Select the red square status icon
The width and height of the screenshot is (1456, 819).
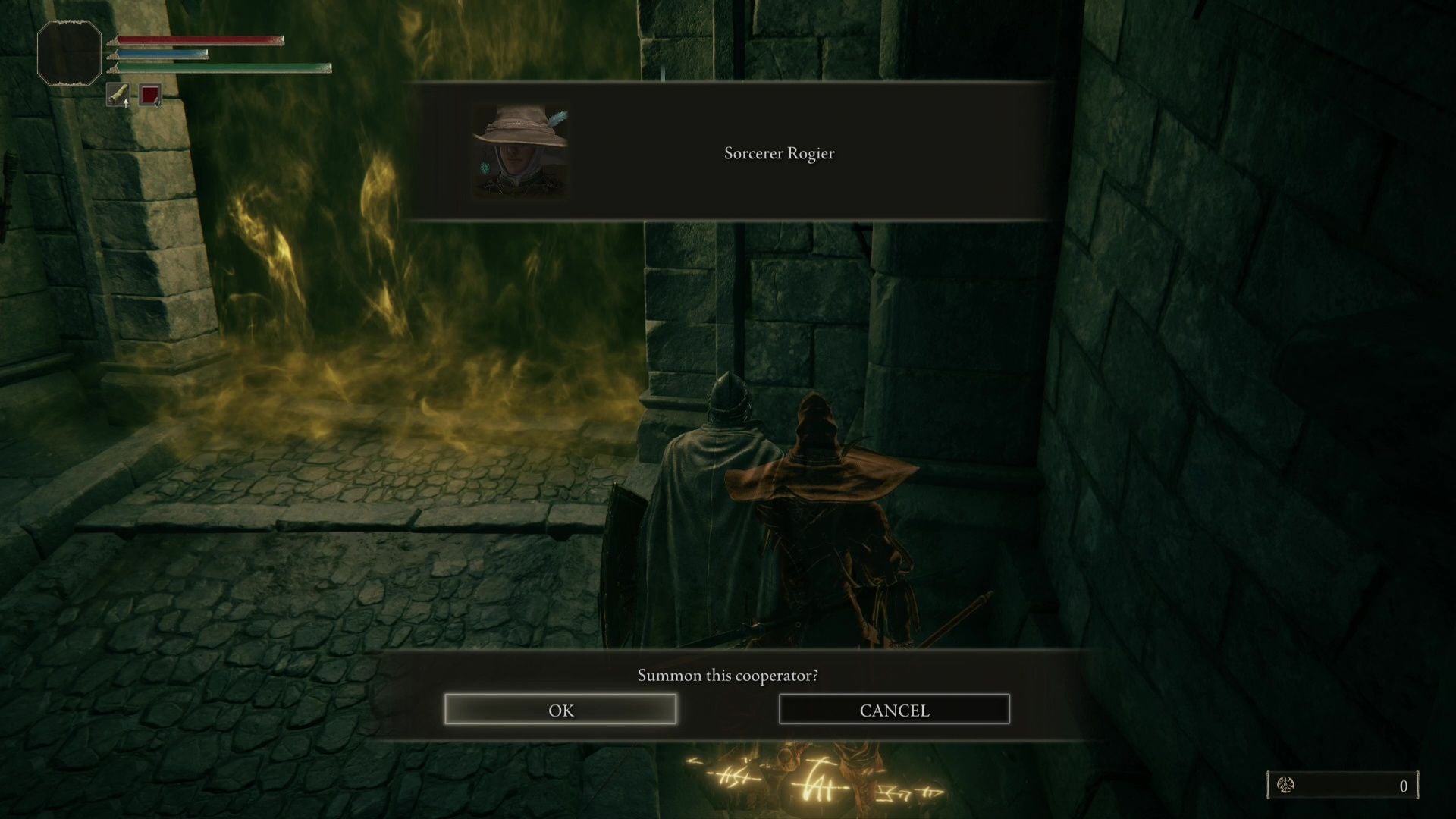[150, 96]
